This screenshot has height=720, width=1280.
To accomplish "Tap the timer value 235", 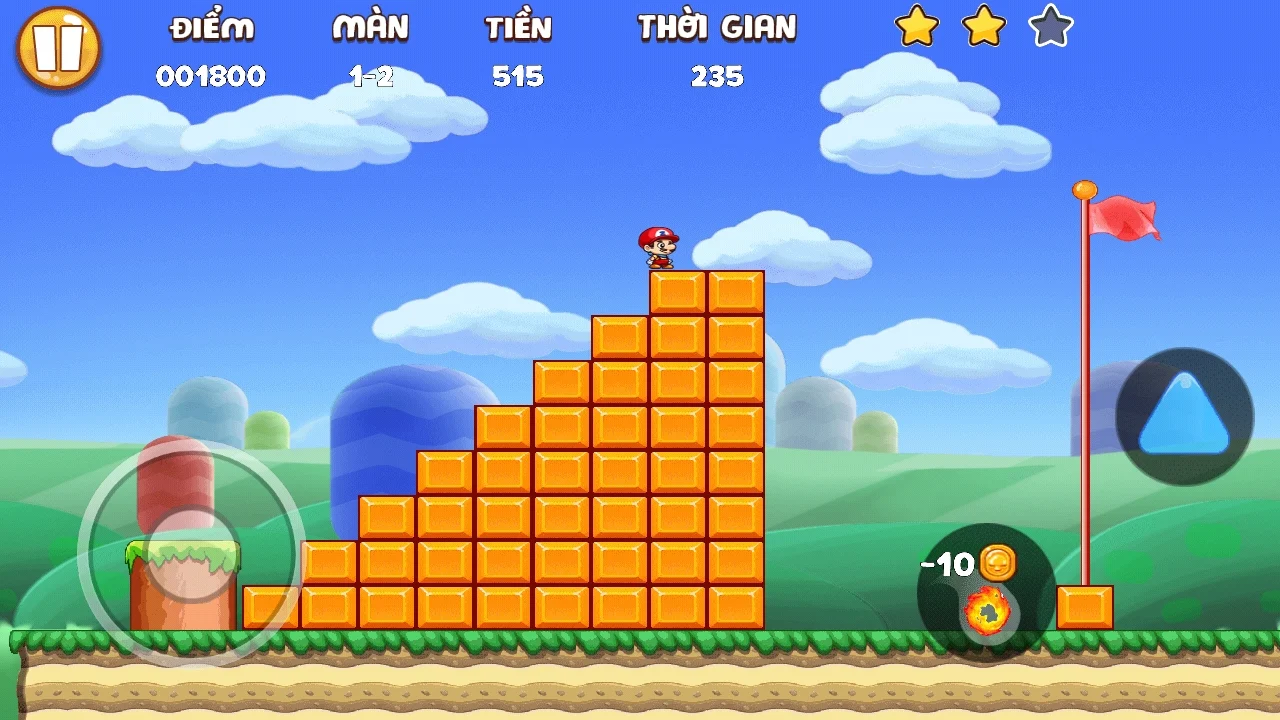I will (x=718, y=76).
